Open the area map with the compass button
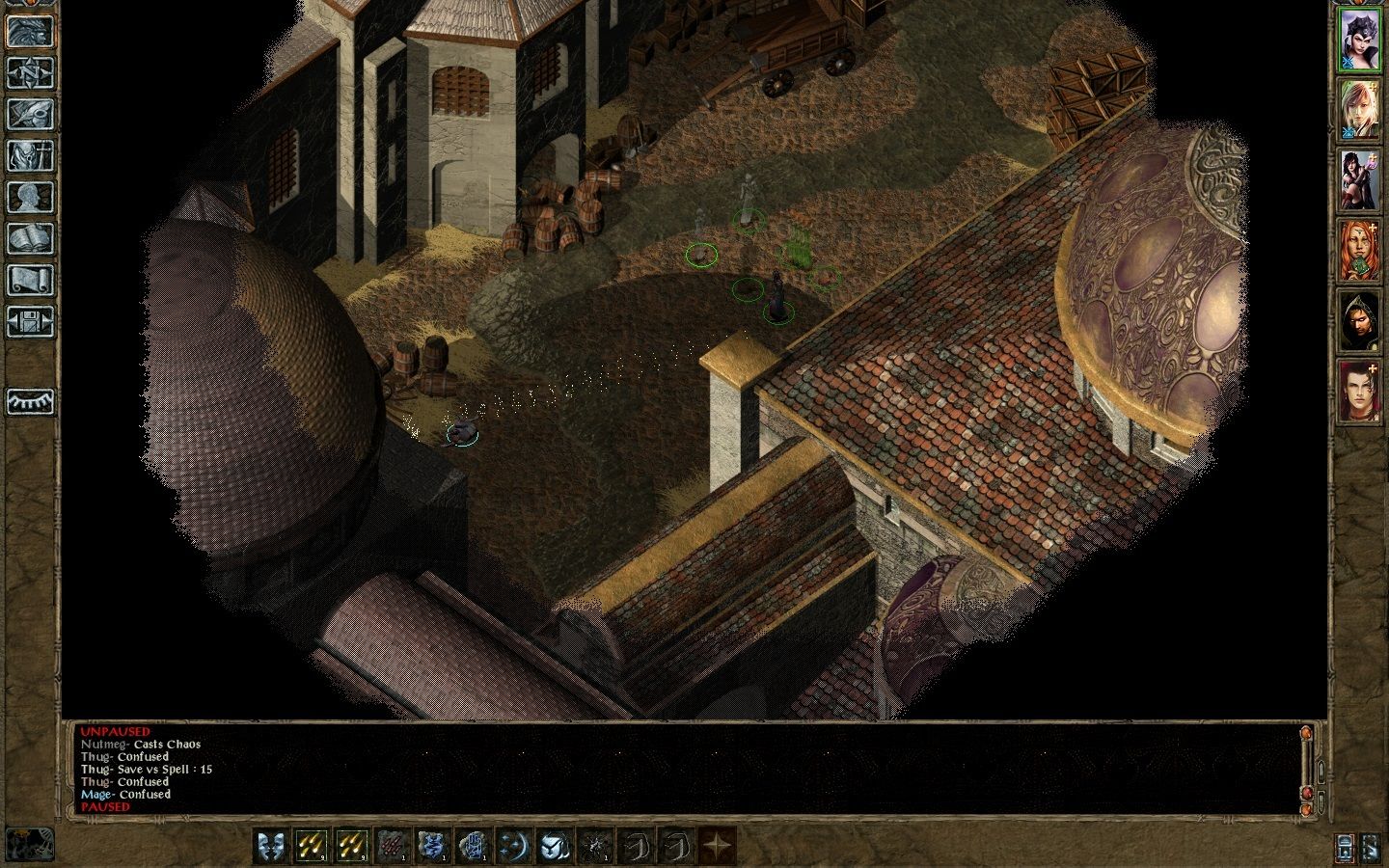 coord(30,72)
